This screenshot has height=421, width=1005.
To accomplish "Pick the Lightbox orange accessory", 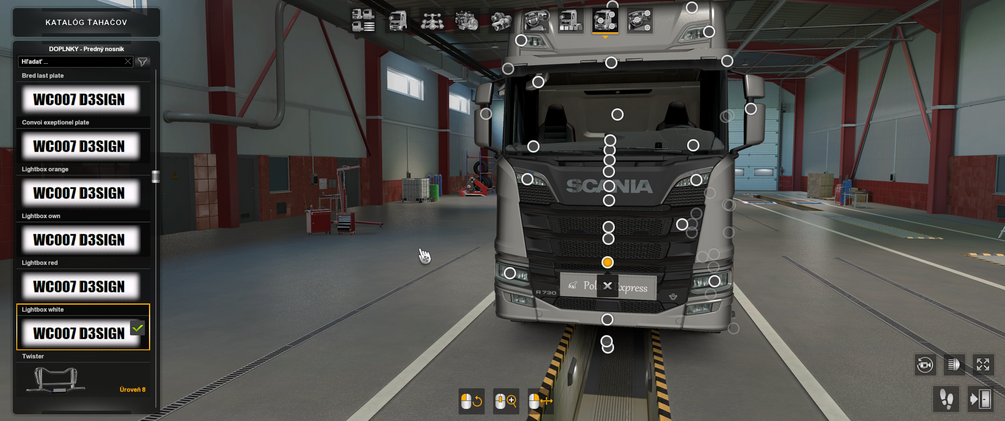I will [80, 193].
